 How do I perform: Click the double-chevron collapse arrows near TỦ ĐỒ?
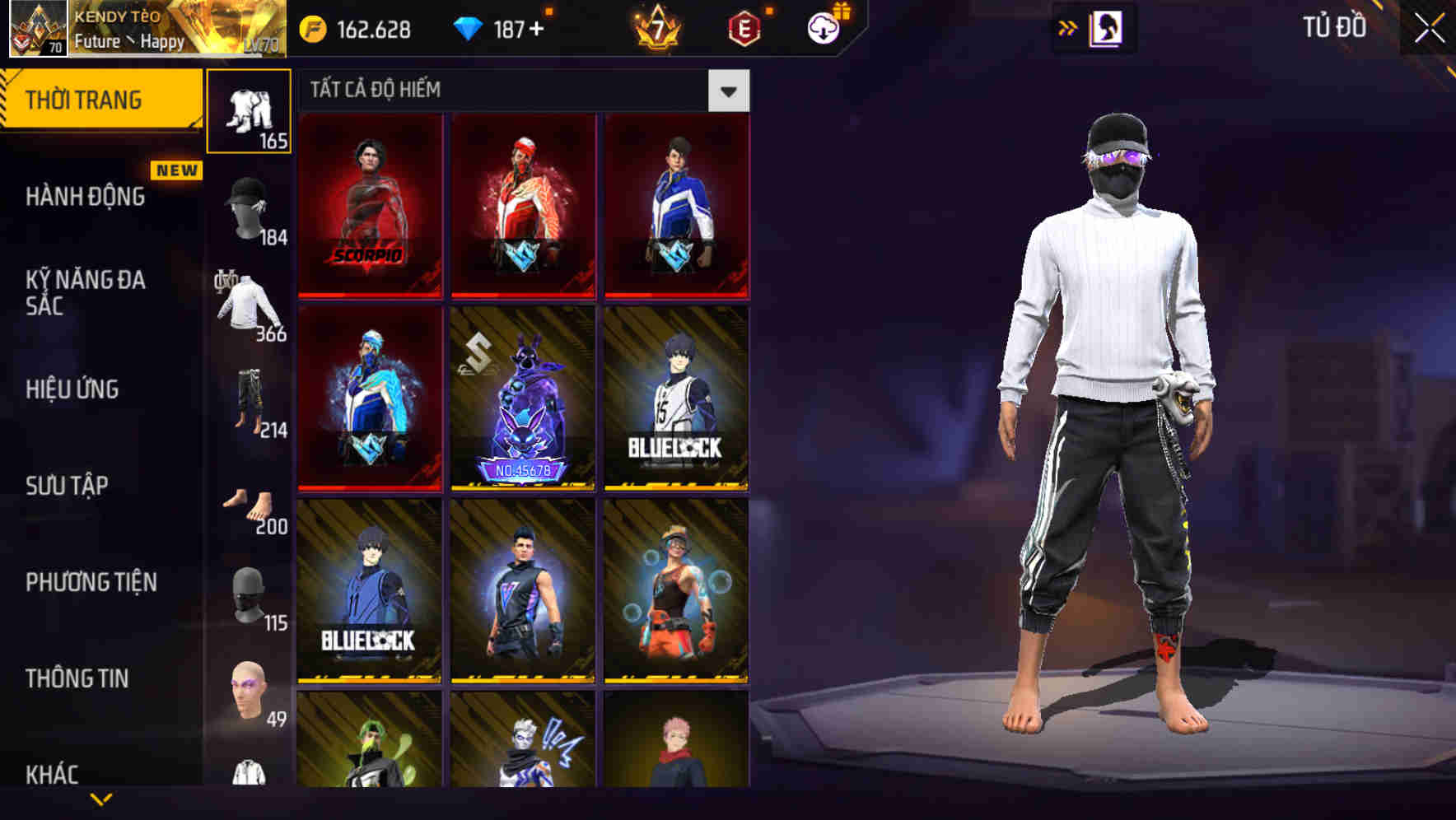click(1068, 27)
